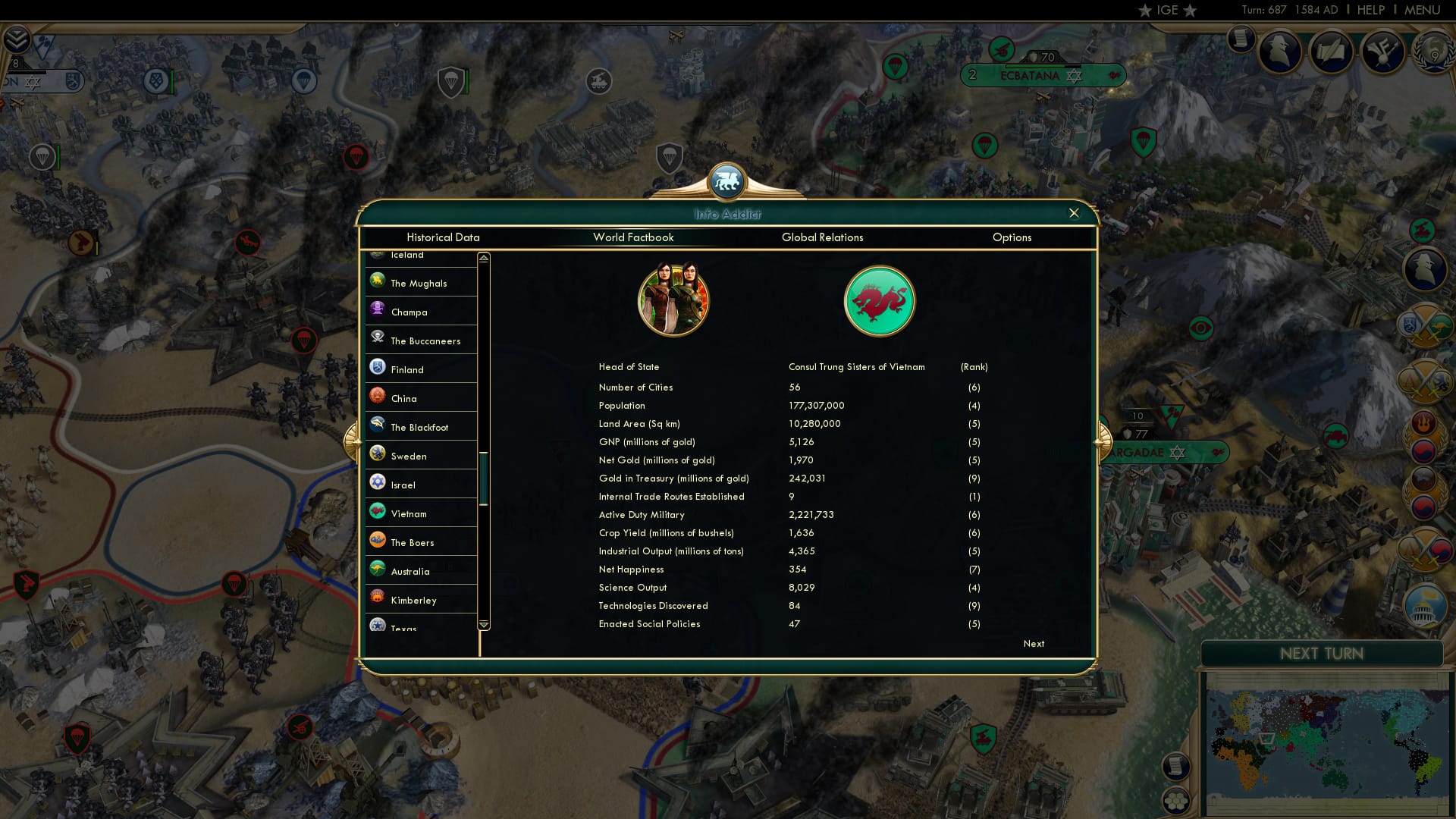
Task: Click HELP in the top bar
Action: [1370, 10]
